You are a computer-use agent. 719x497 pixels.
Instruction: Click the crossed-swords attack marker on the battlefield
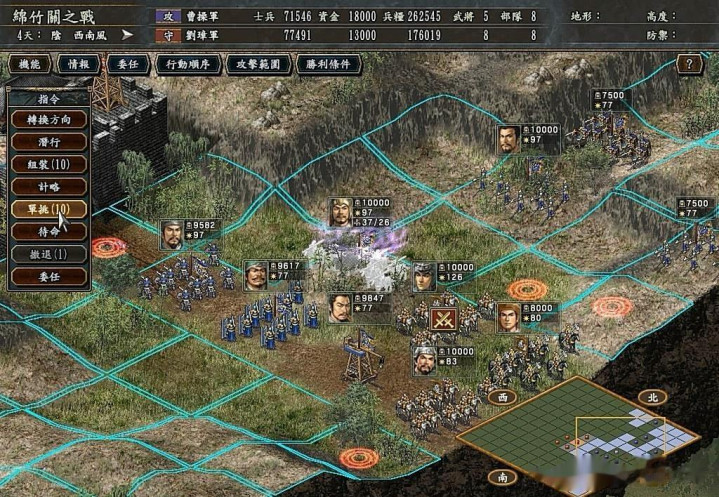click(443, 320)
